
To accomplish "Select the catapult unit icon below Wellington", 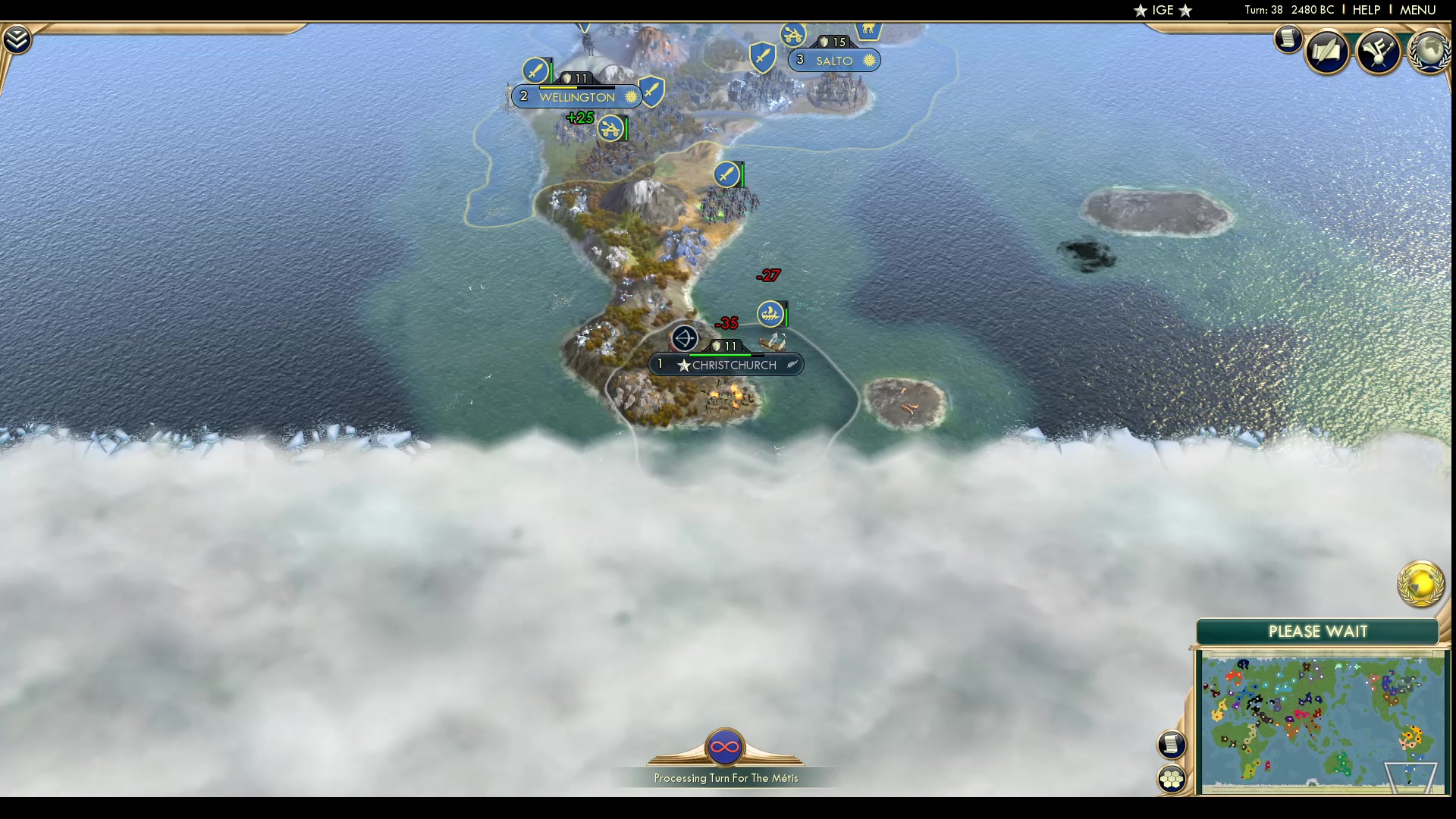I will (x=611, y=129).
